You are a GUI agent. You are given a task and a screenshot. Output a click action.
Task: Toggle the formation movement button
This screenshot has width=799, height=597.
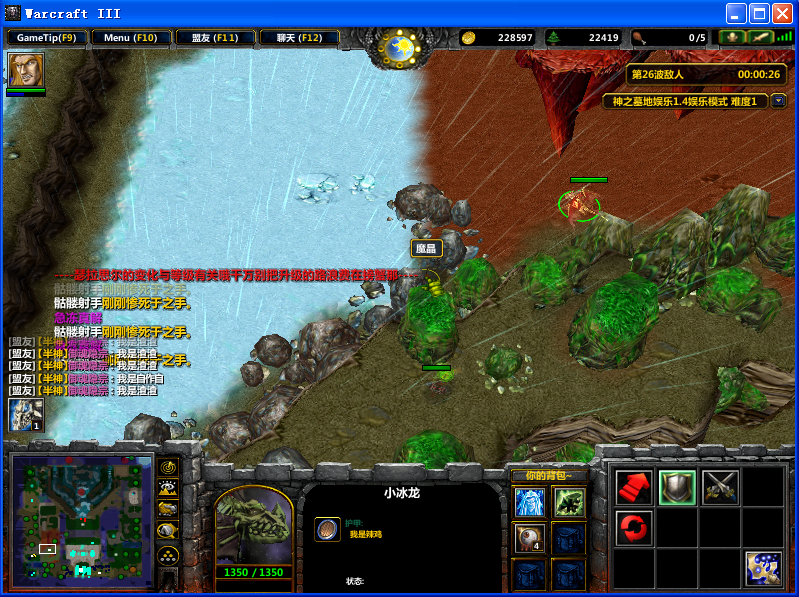(x=169, y=555)
